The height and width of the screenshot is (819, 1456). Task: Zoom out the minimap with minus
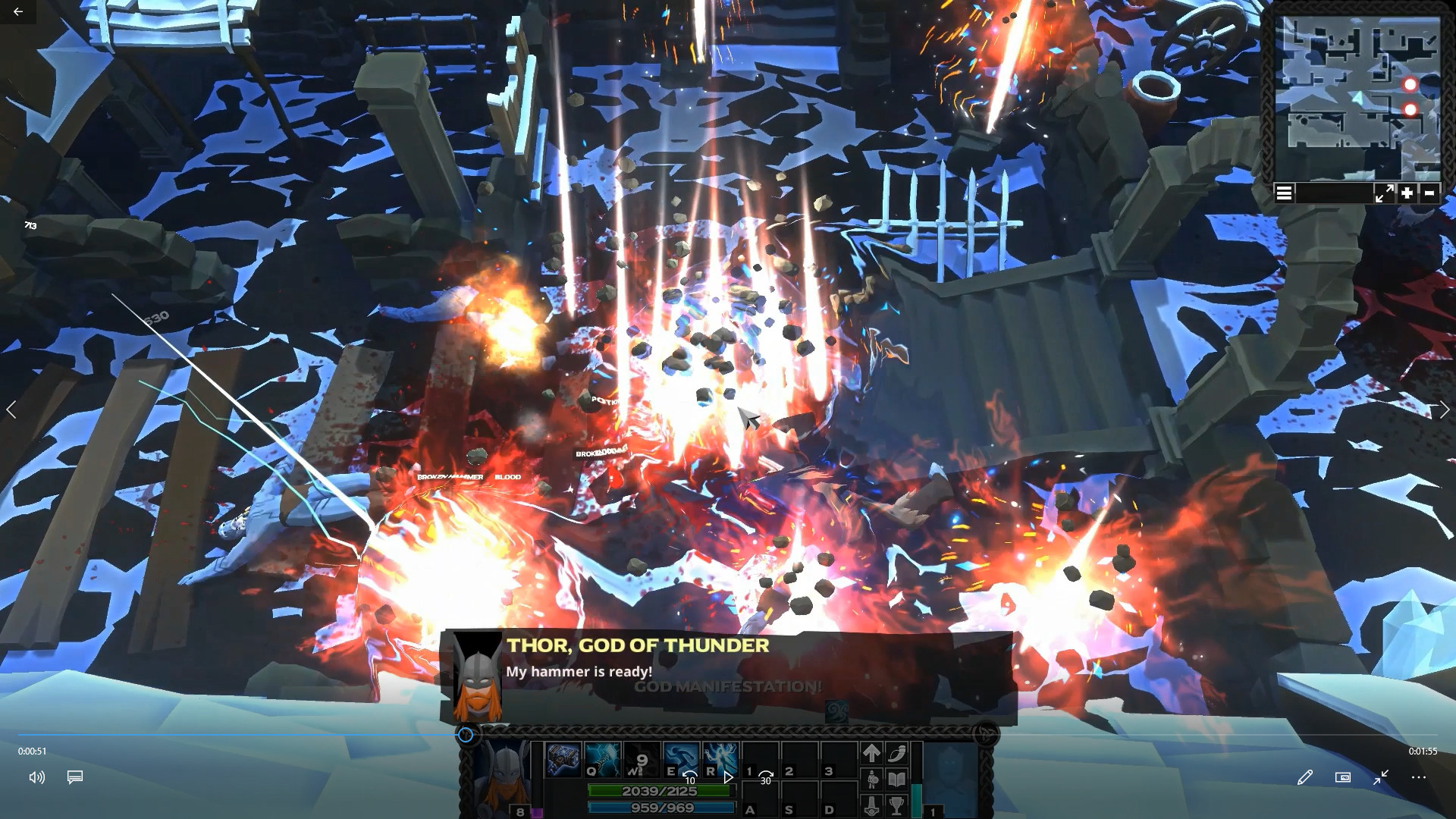pos(1429,193)
